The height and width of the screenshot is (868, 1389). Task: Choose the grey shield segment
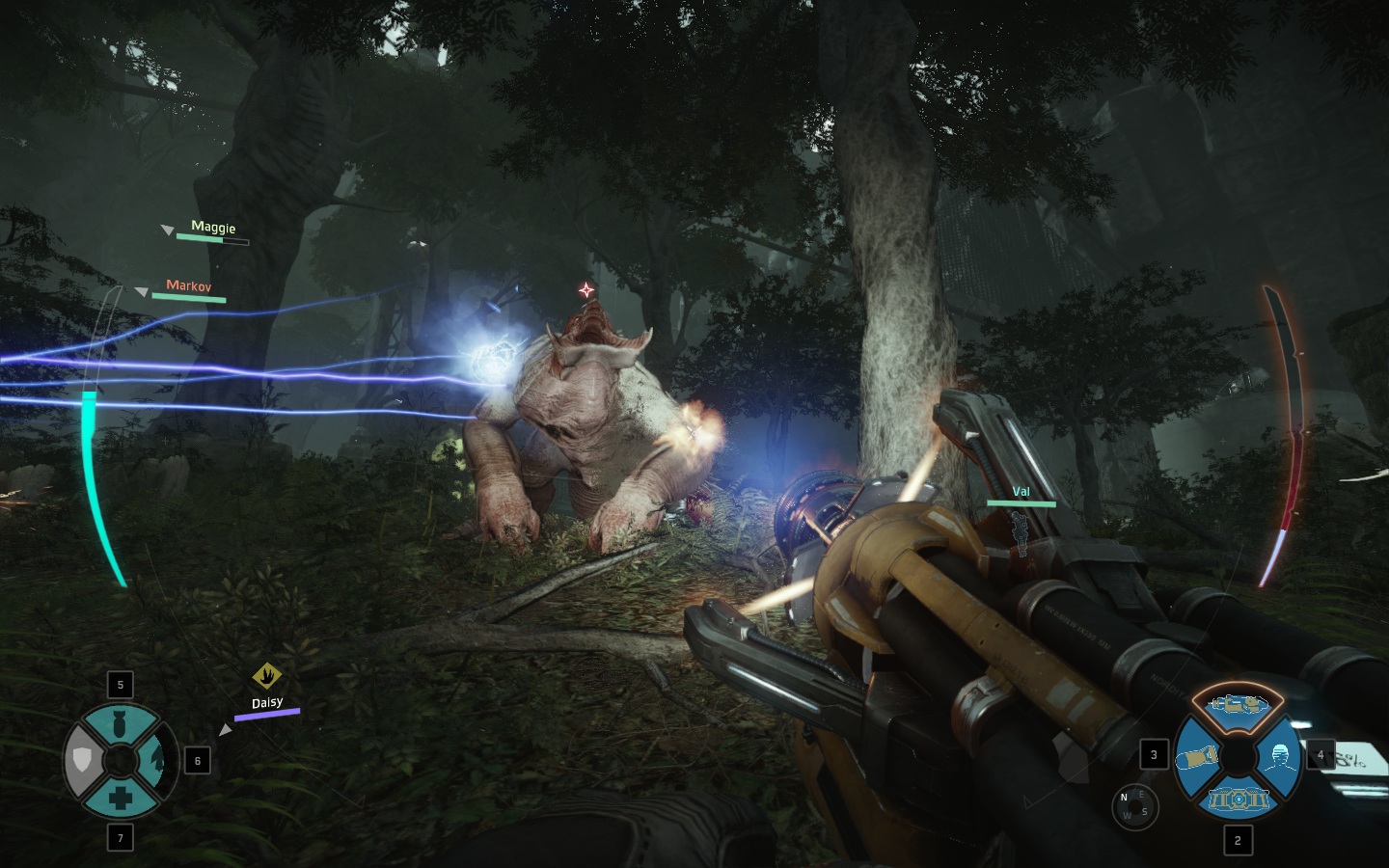pos(83,761)
